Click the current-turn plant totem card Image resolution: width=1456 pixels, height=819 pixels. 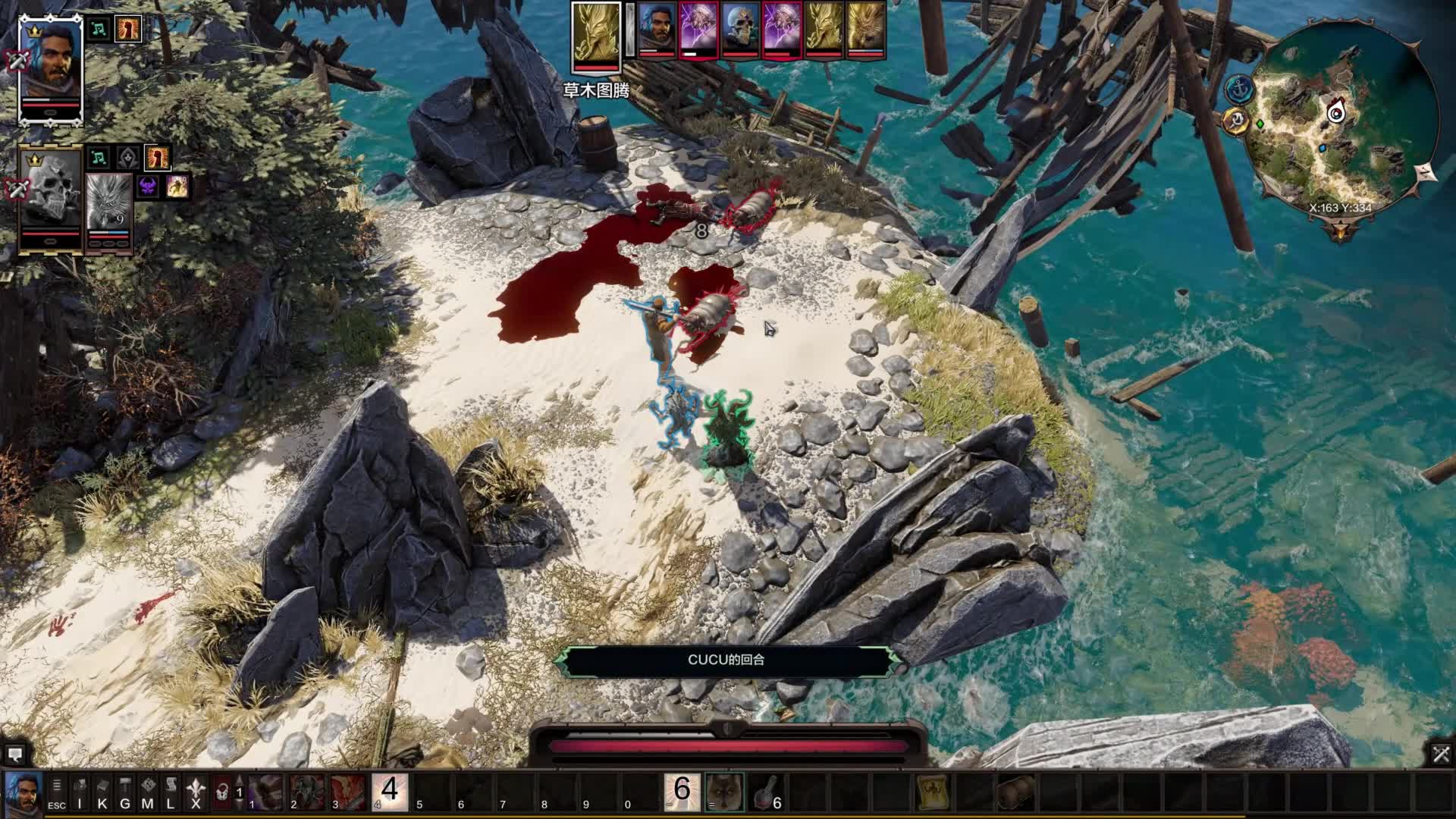595,32
